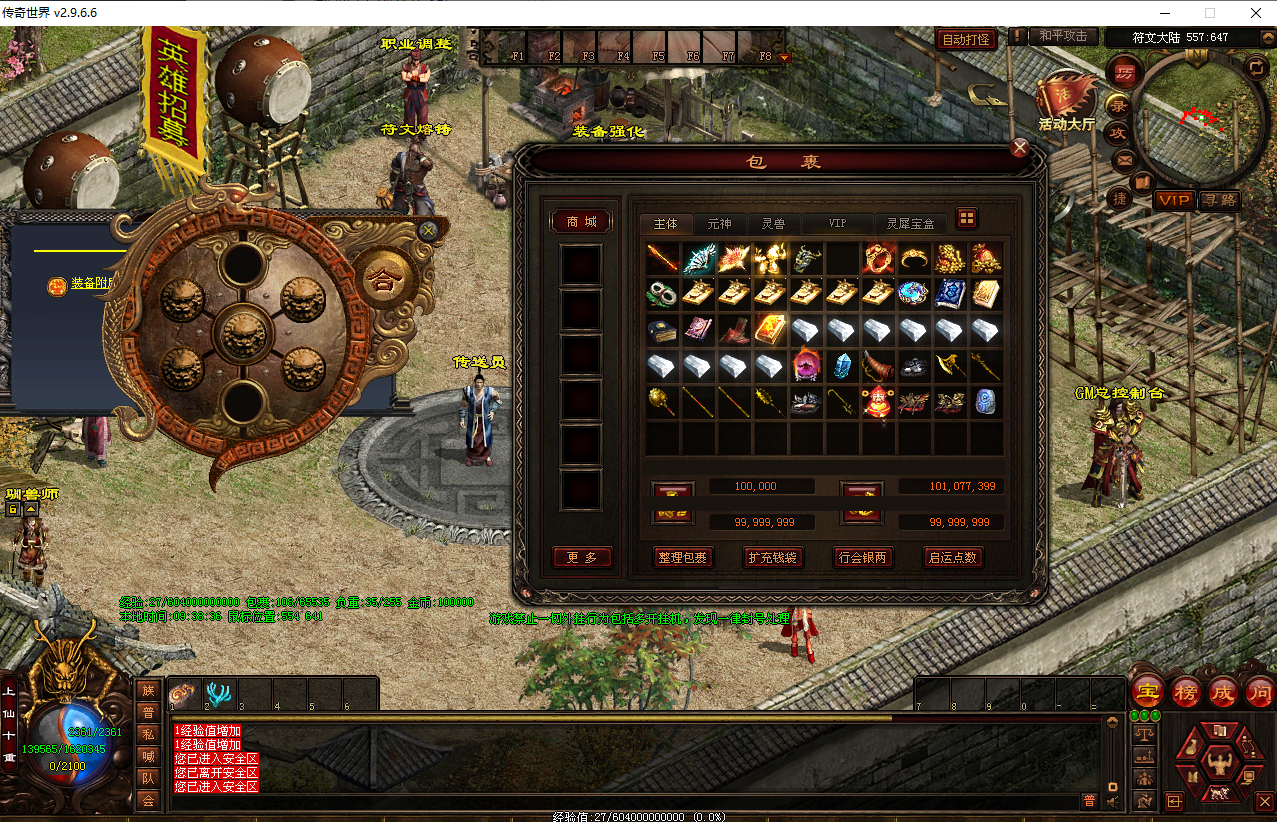Close the game window
Screen dimensions: 1277x822
pyautogui.click(x=1254, y=13)
